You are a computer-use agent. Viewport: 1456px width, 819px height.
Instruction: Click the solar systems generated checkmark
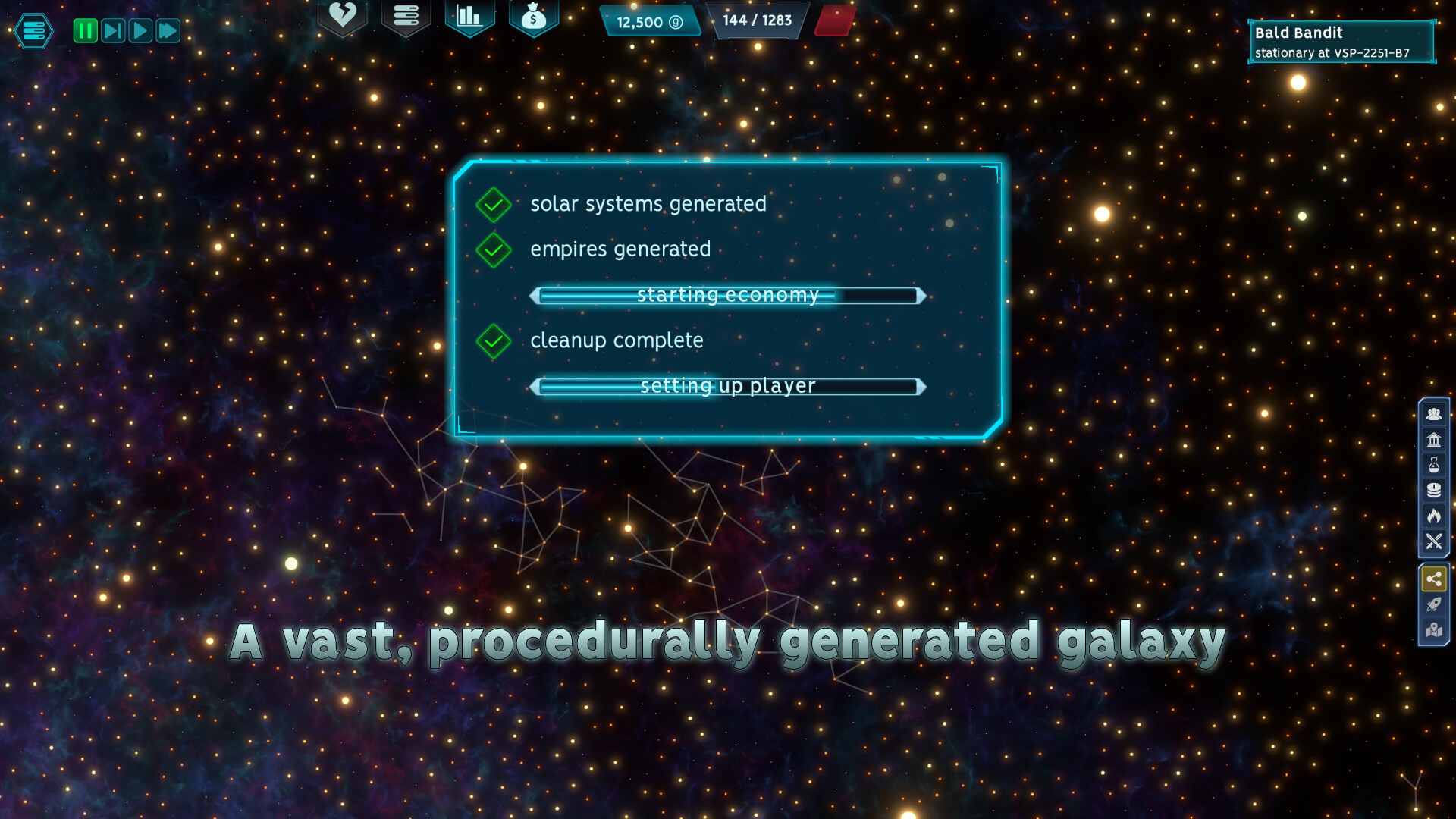[x=494, y=204]
